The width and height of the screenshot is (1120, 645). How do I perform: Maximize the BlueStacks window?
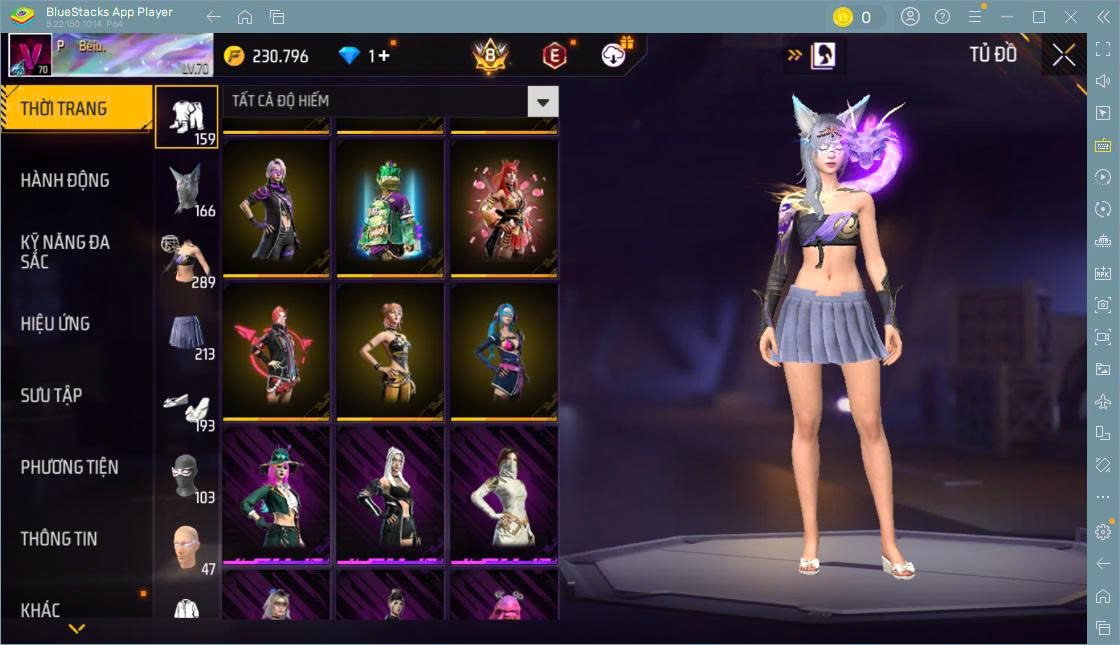[1038, 17]
